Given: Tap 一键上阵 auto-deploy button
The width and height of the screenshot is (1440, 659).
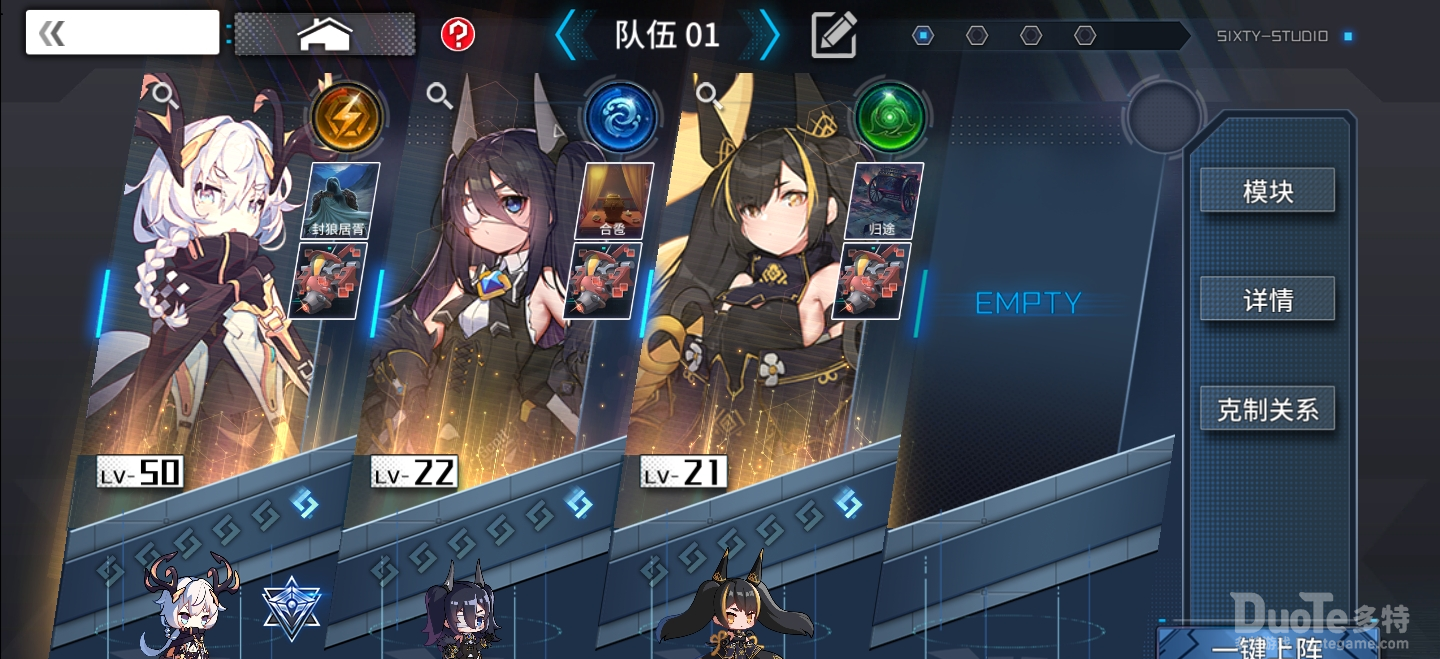Looking at the screenshot, I should click(1267, 645).
